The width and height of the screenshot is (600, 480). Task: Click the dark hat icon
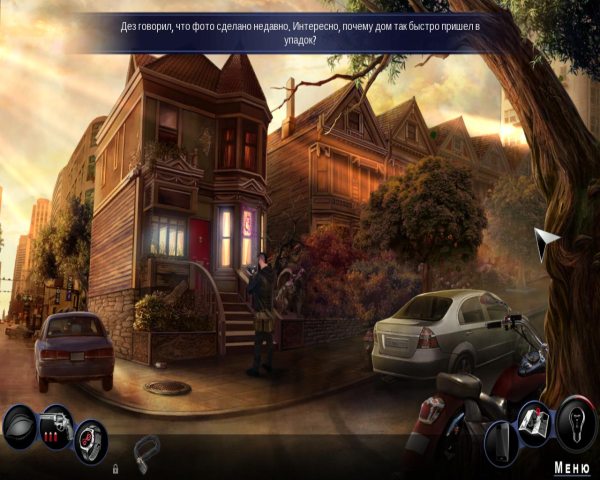(x=19, y=428)
